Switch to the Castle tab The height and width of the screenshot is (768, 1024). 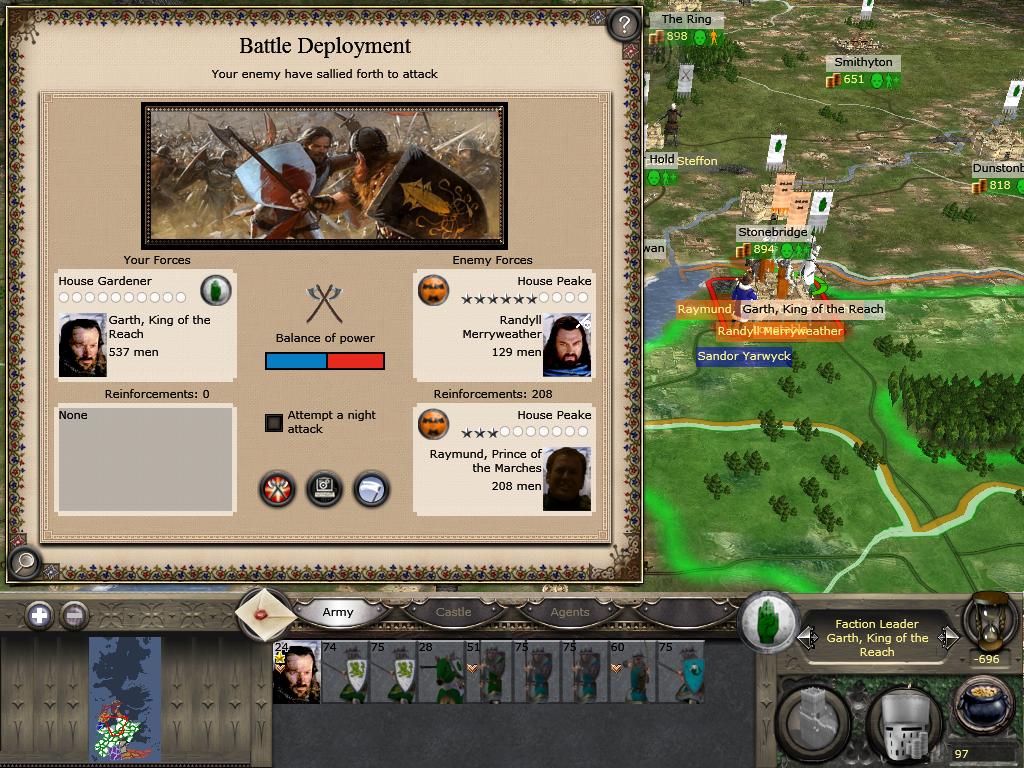pos(453,612)
